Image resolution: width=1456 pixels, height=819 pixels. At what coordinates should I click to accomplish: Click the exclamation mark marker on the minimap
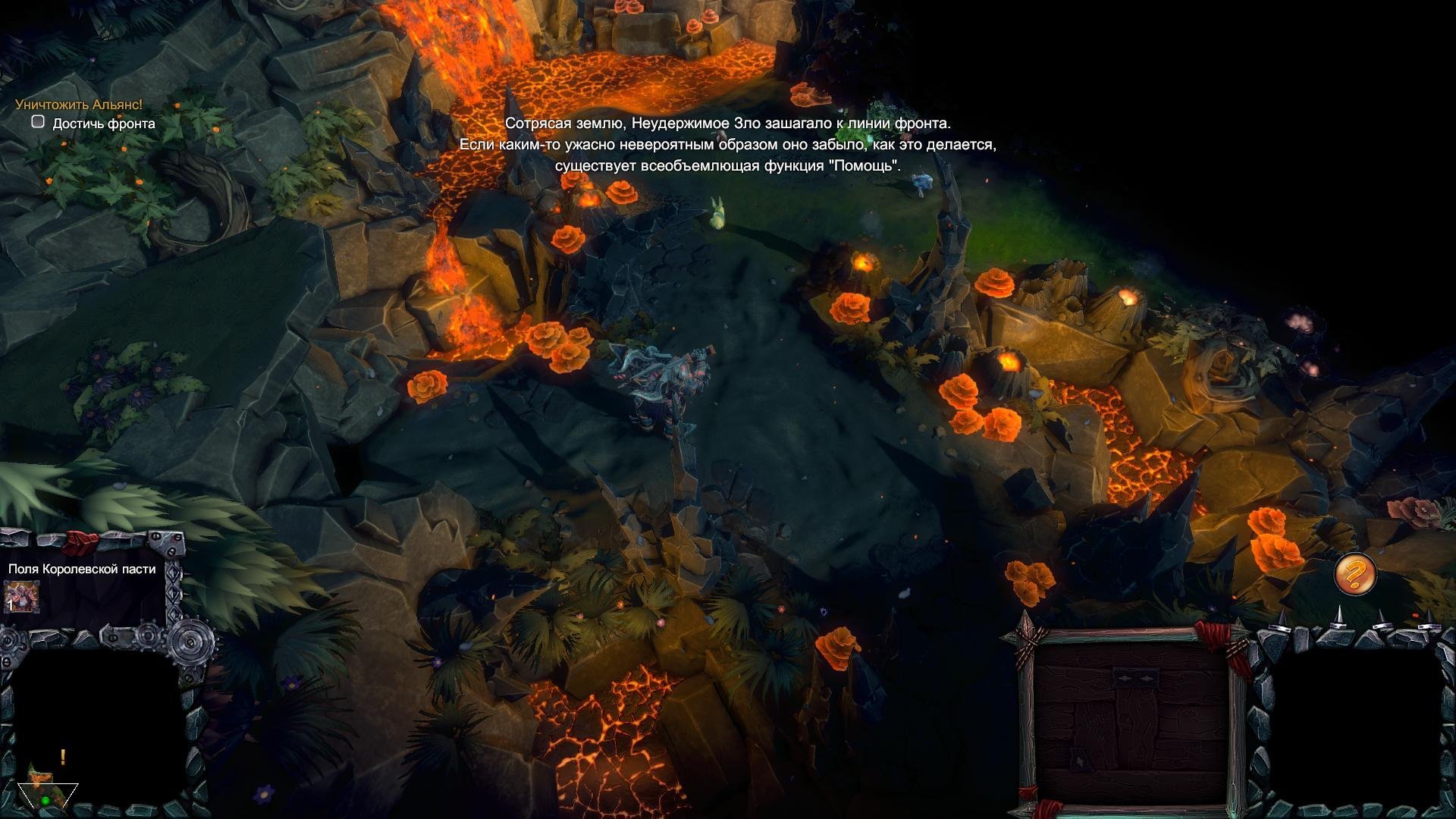pyautogui.click(x=63, y=757)
